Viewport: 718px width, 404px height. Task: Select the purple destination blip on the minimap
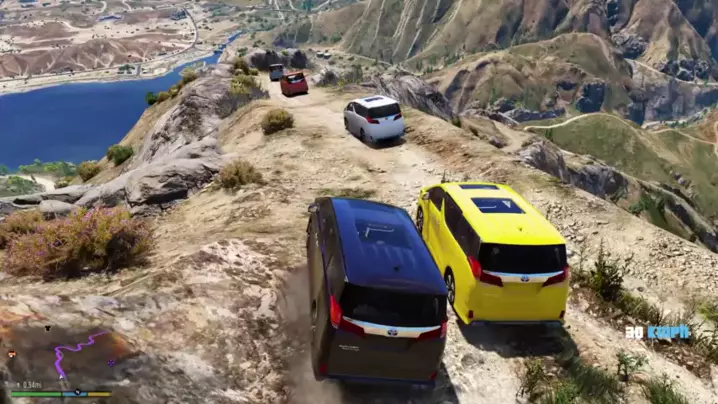111,361
